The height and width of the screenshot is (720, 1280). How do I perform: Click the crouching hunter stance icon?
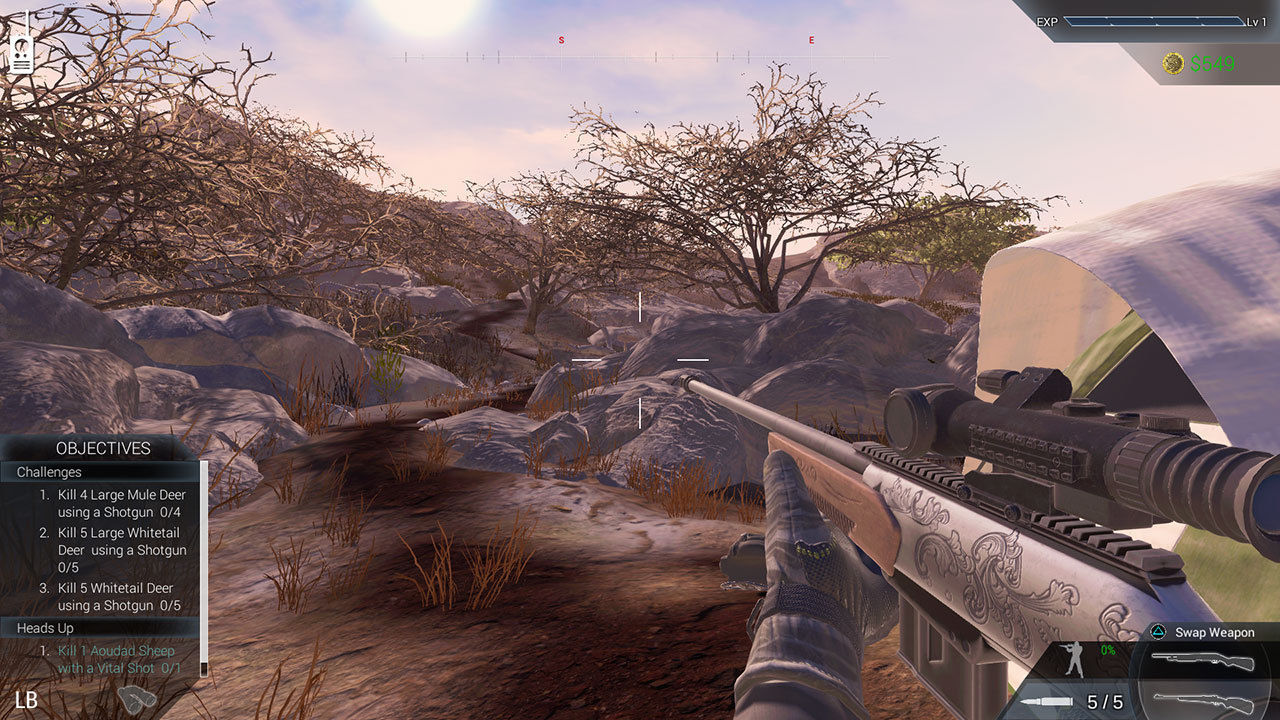tap(1073, 659)
